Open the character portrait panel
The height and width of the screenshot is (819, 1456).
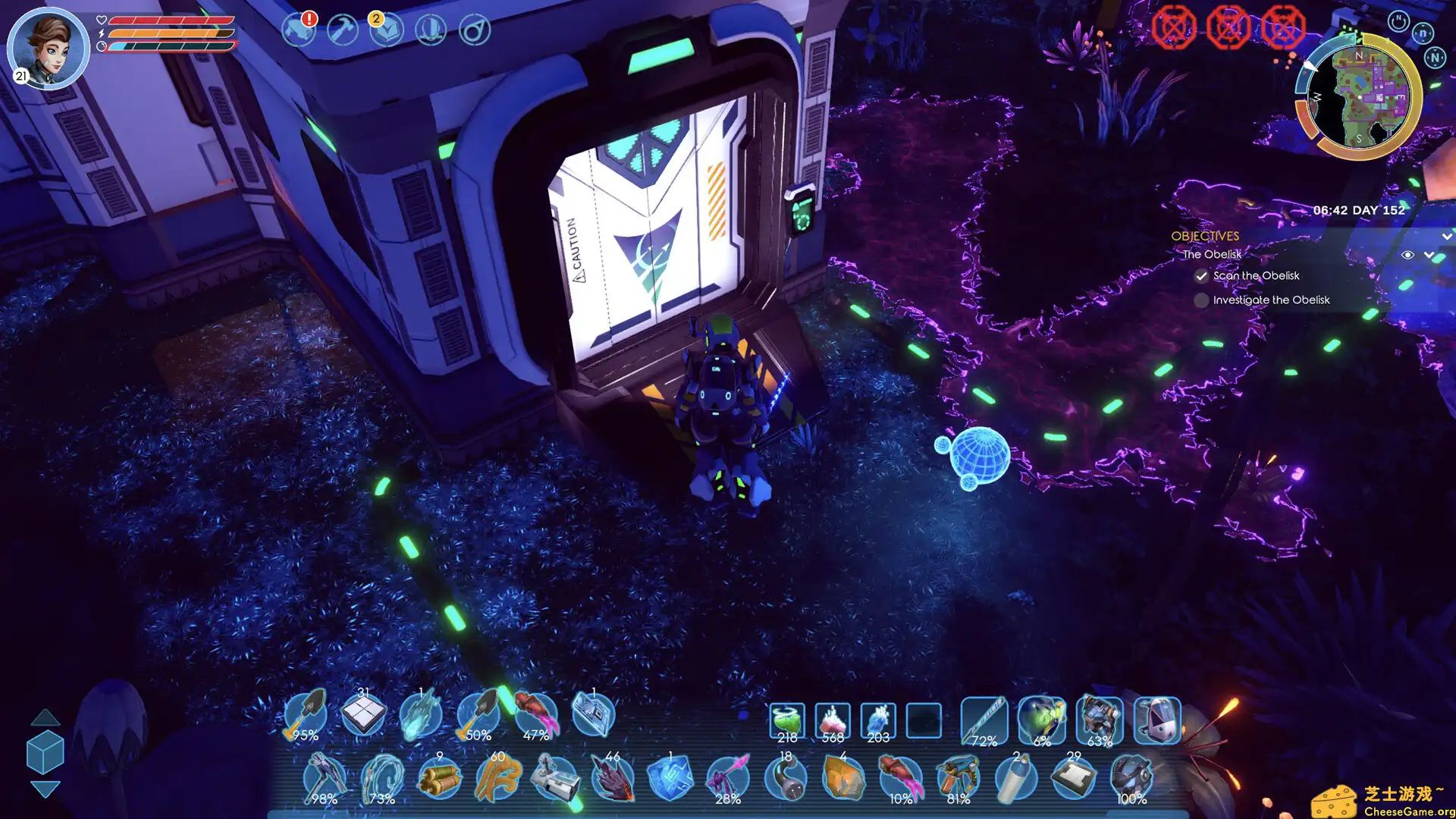click(x=48, y=47)
